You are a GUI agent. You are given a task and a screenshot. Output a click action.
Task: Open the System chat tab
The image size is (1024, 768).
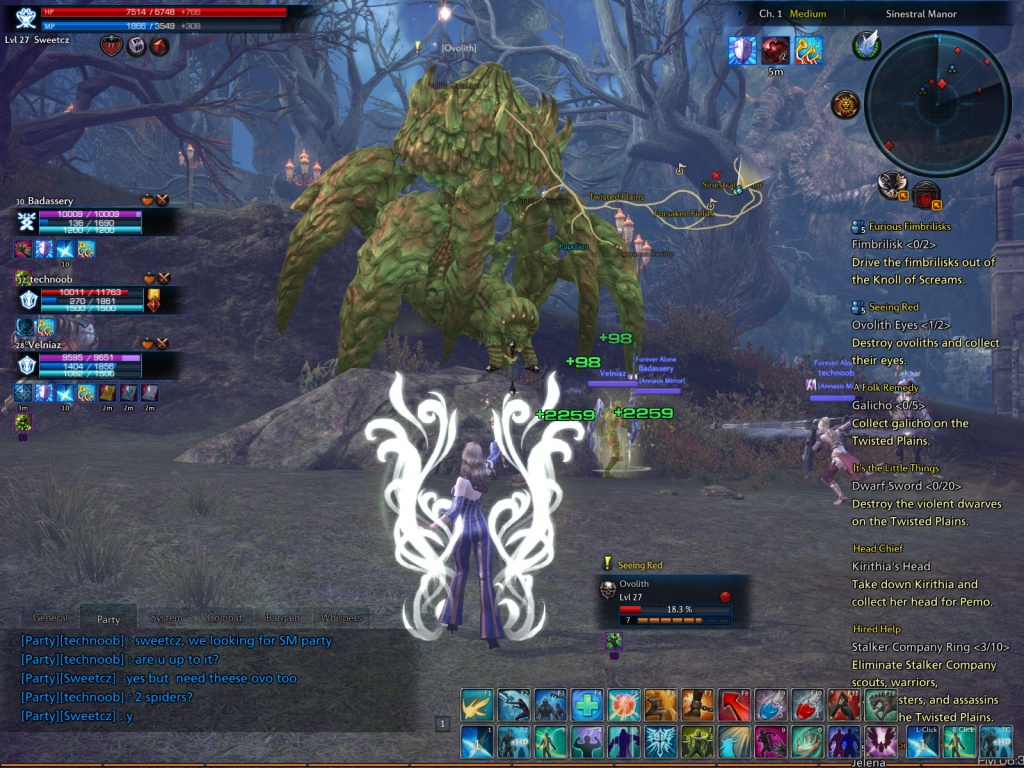(x=166, y=618)
